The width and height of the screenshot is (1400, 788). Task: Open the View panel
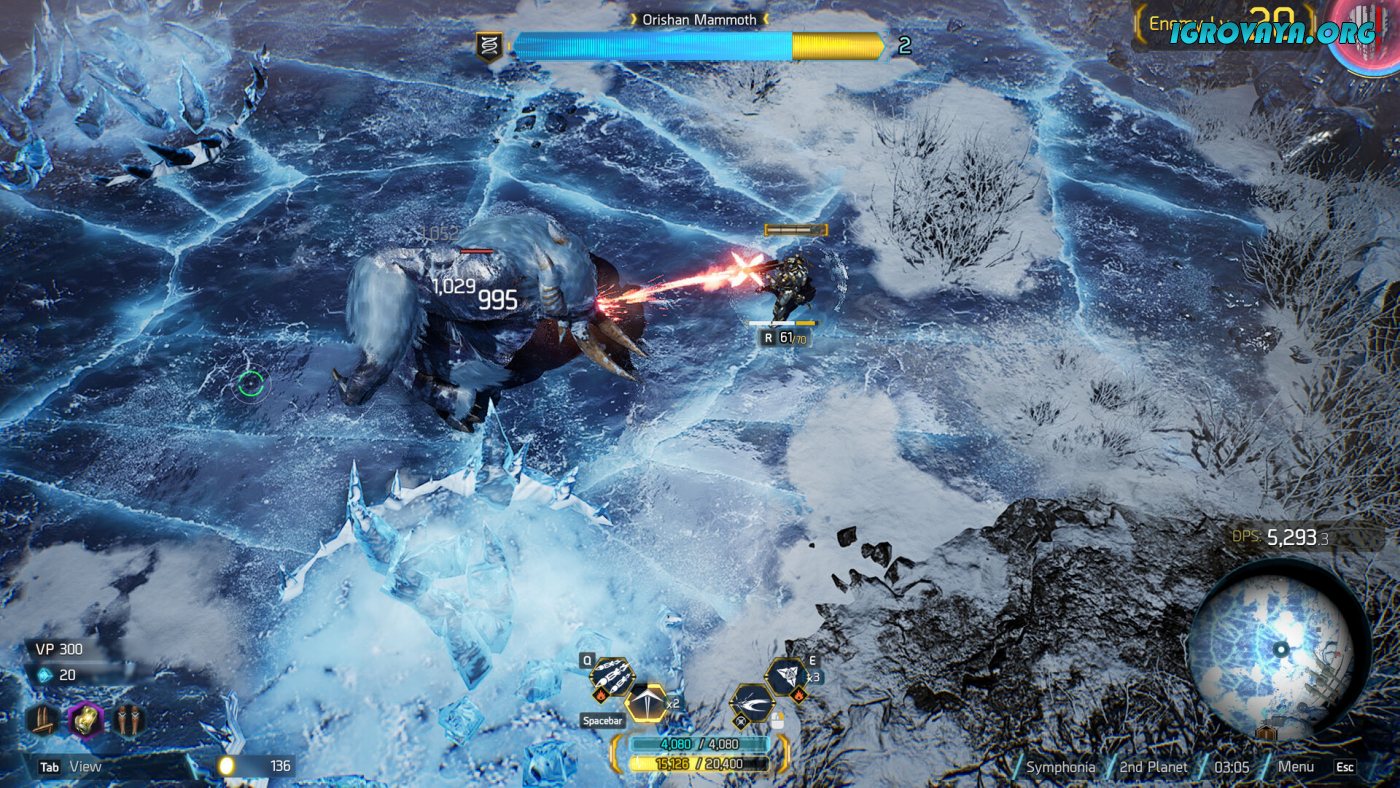point(85,767)
